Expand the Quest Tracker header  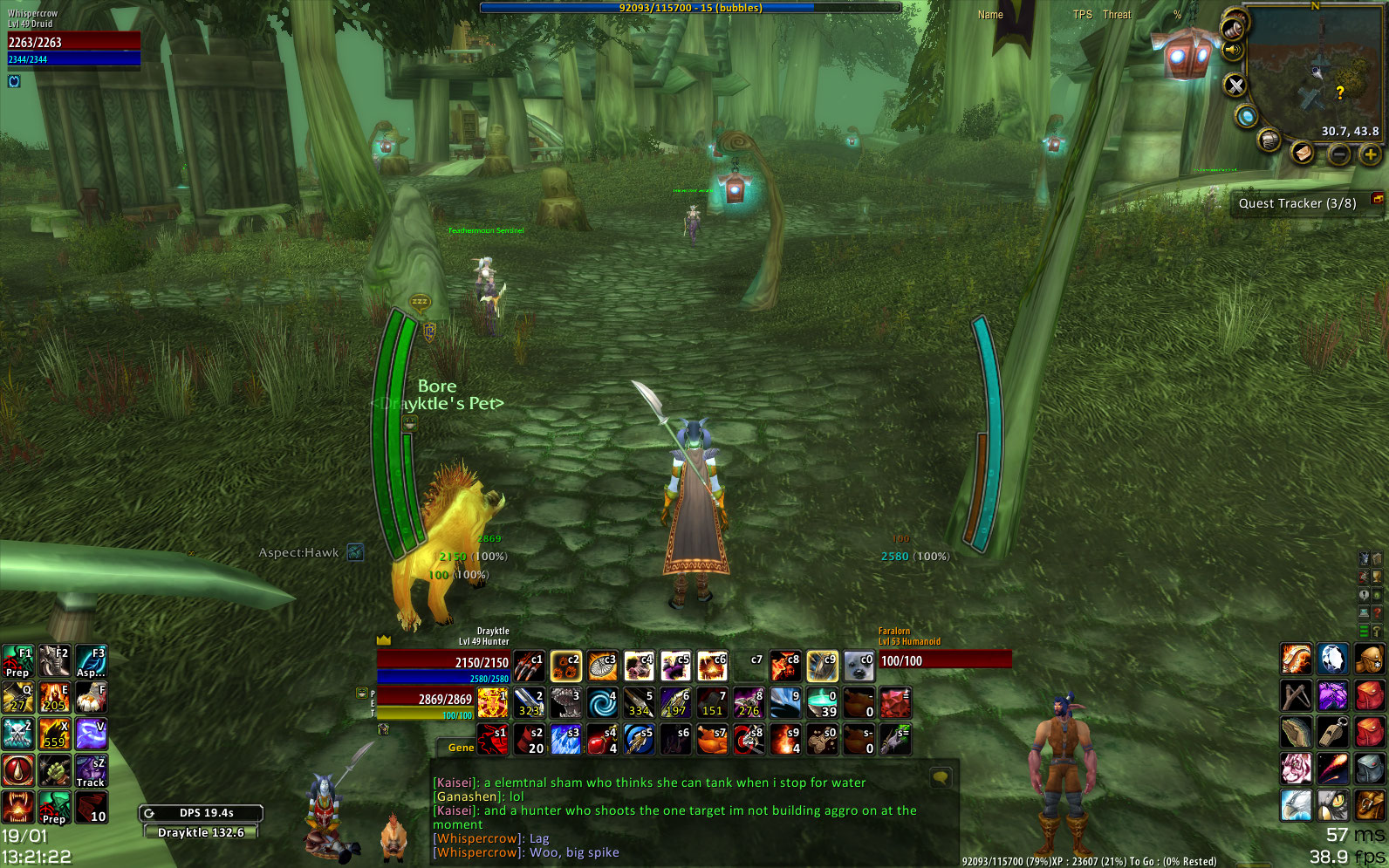[x=1297, y=203]
